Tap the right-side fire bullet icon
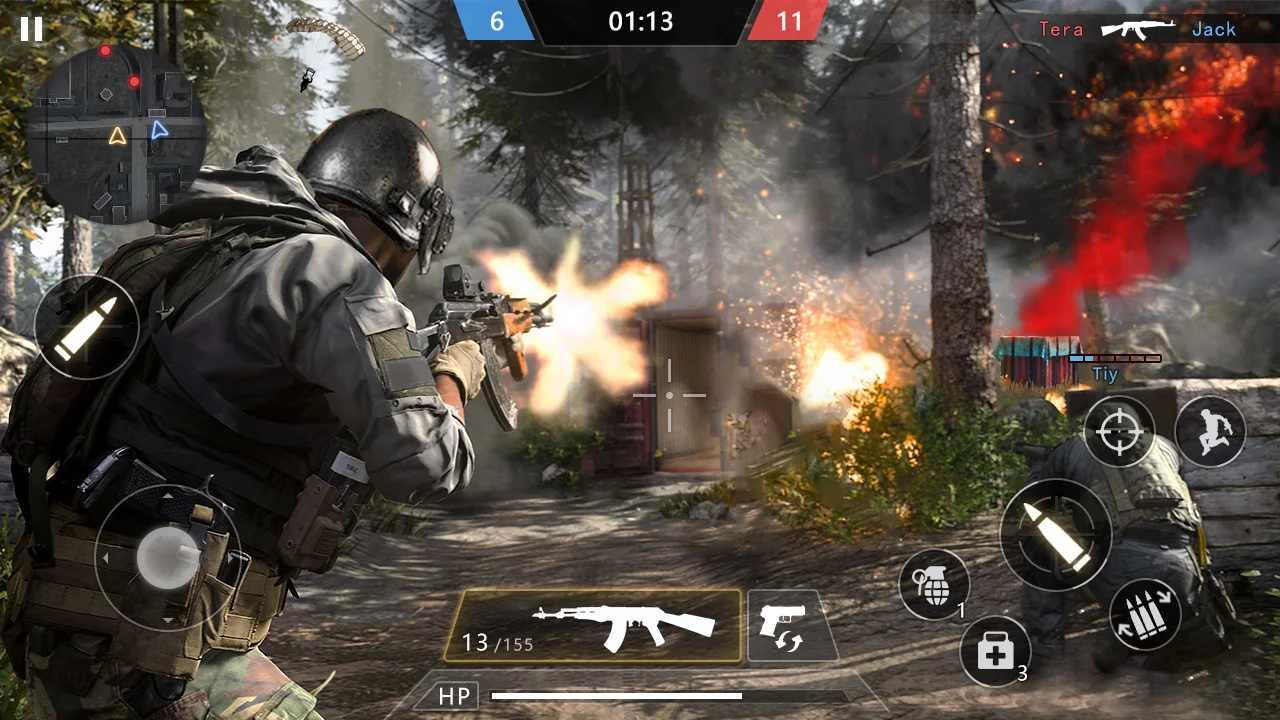1280x720 pixels. coord(1058,533)
